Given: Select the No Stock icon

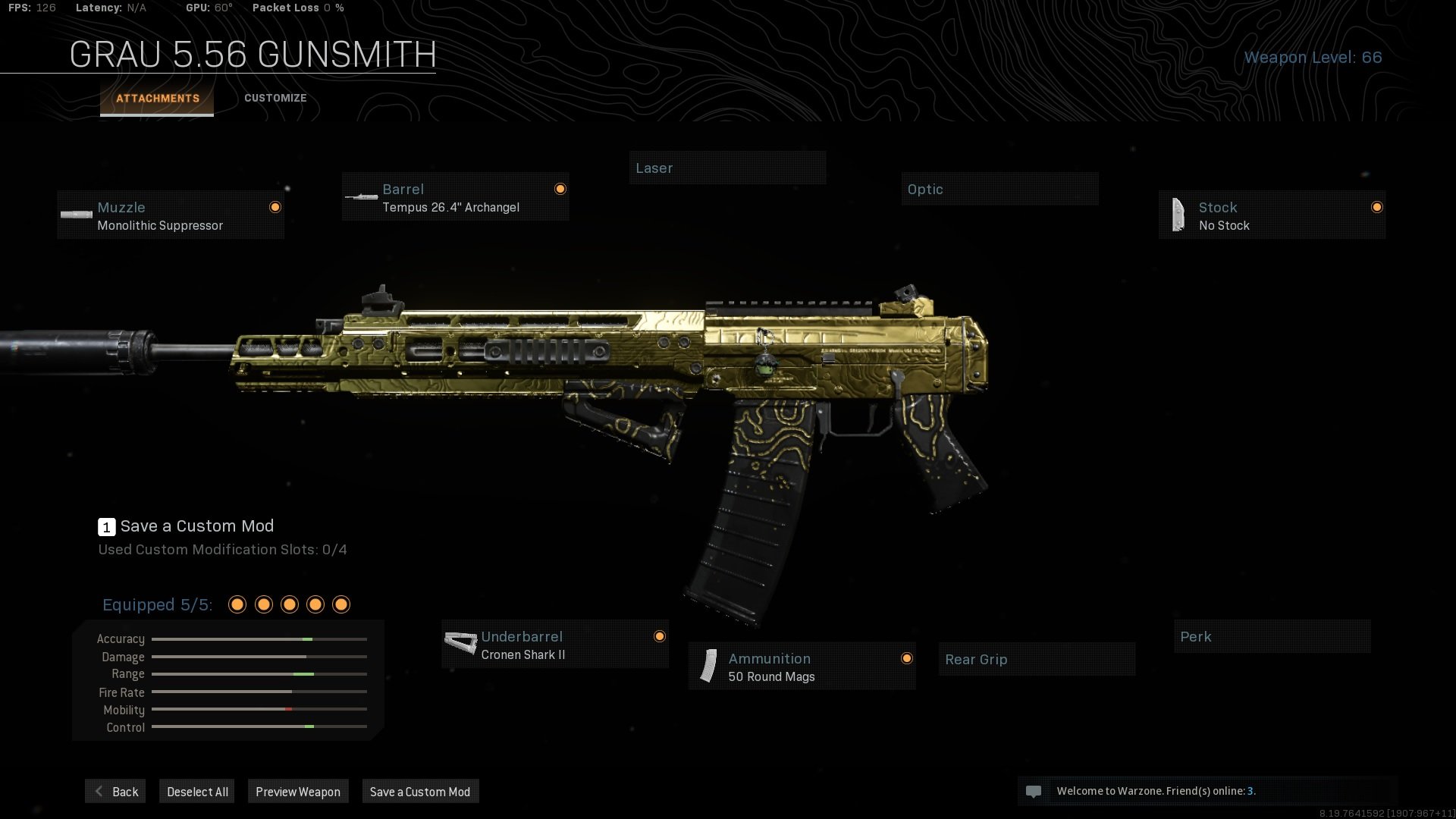Looking at the screenshot, I should click(x=1178, y=215).
